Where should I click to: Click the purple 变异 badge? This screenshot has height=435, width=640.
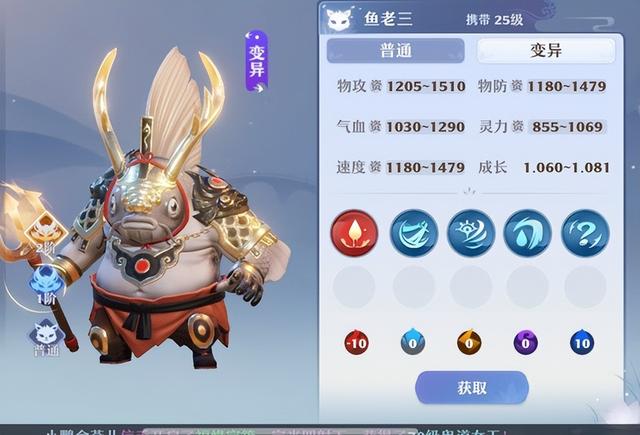[x=257, y=62]
